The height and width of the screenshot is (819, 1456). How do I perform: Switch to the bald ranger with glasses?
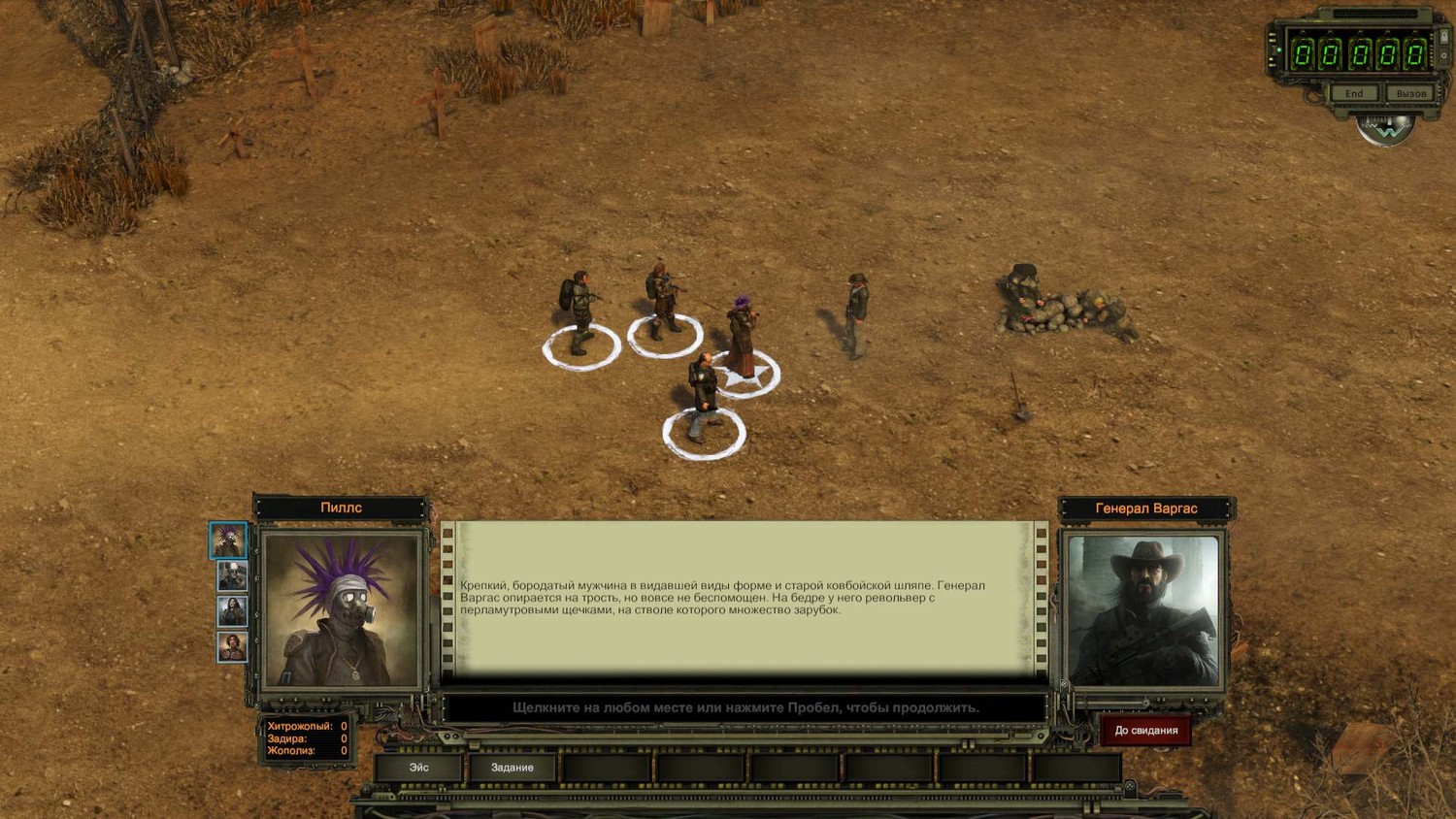(232, 576)
